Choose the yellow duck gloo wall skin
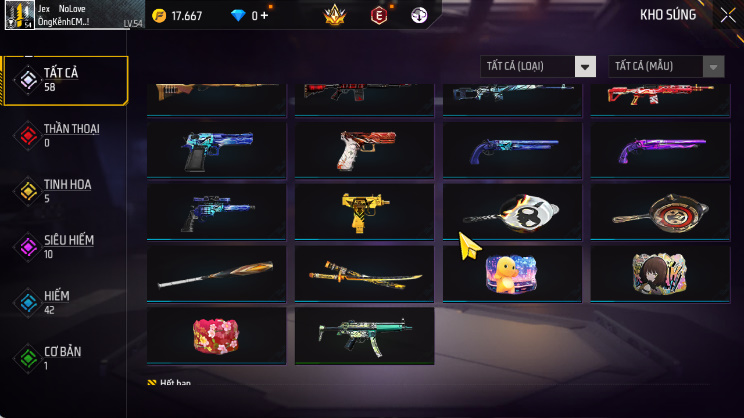Screen dimensions: 744x418 (512, 273)
